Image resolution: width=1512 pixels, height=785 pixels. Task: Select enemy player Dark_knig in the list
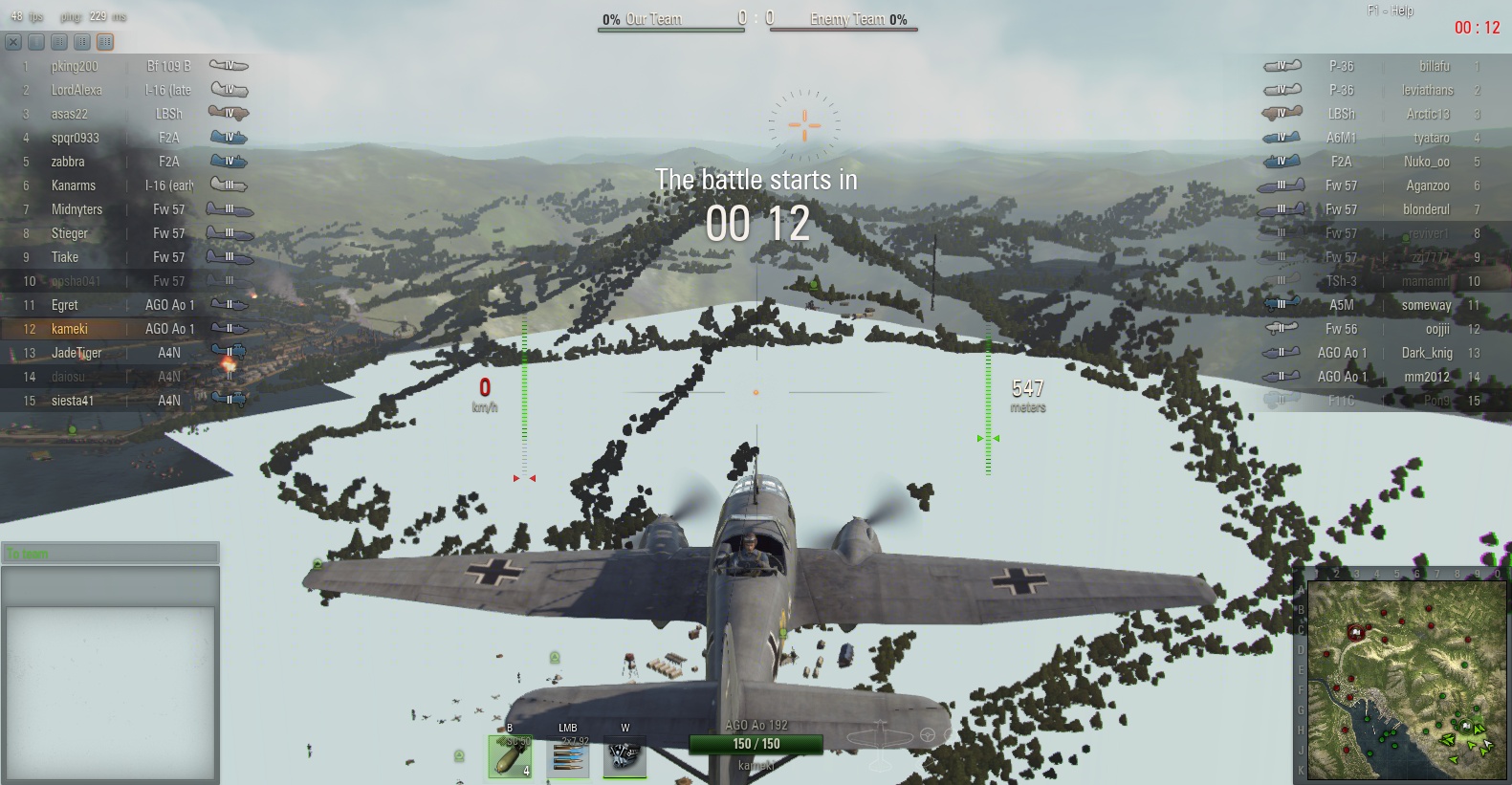pyautogui.click(x=1426, y=353)
